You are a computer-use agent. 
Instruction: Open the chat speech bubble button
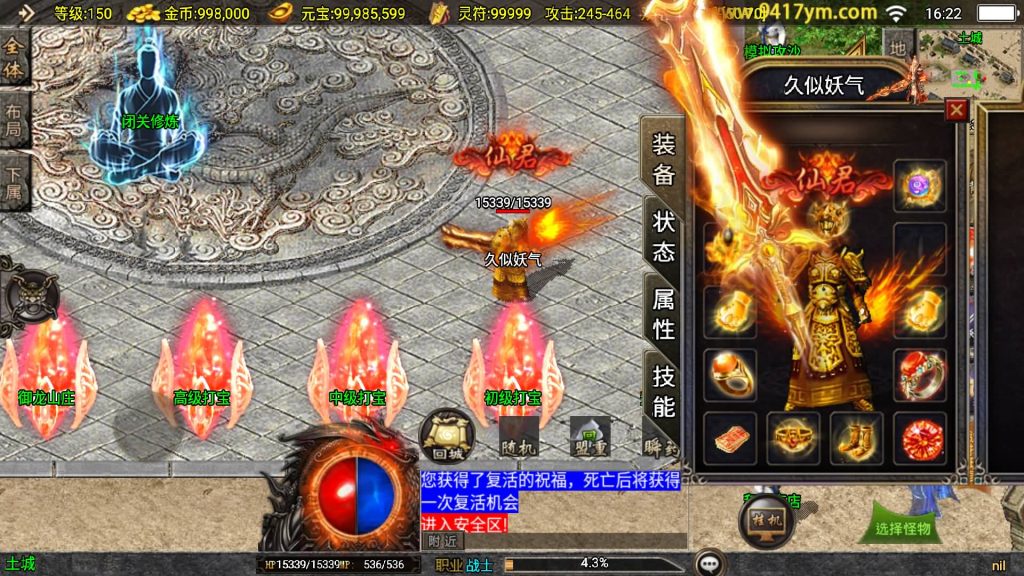pos(711,564)
